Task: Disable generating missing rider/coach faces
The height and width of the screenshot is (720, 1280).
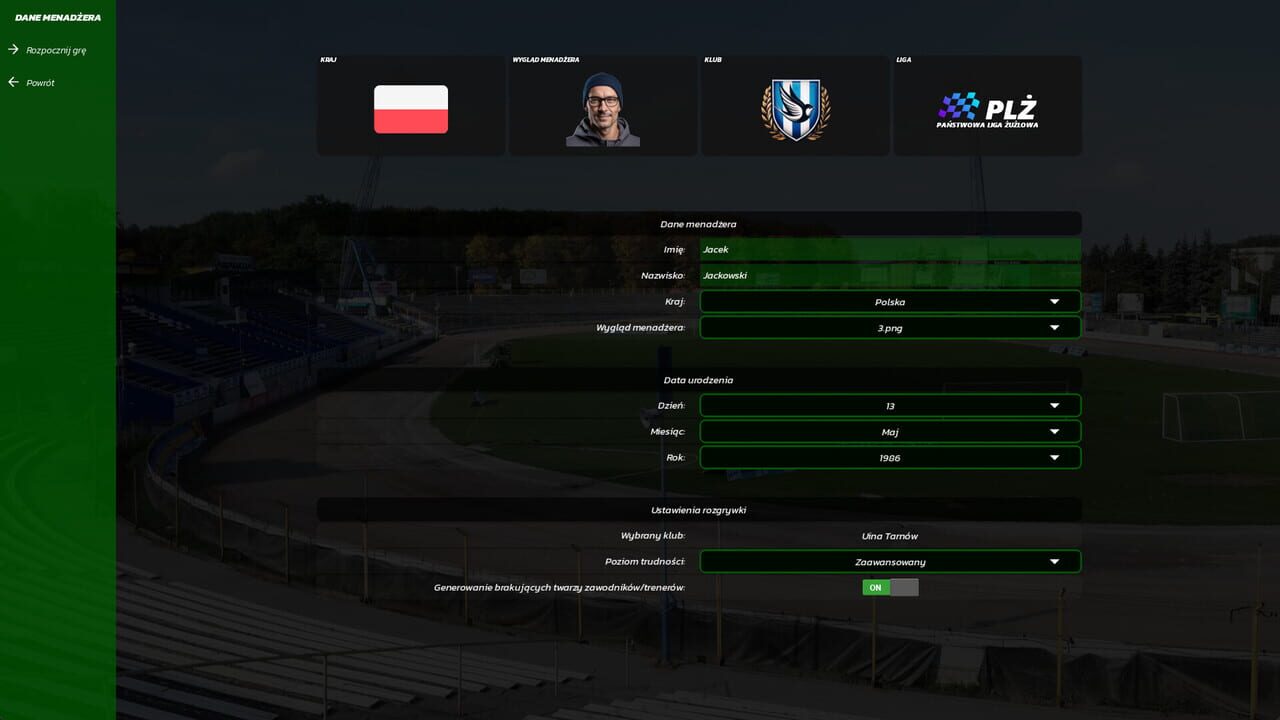Action: coord(890,587)
